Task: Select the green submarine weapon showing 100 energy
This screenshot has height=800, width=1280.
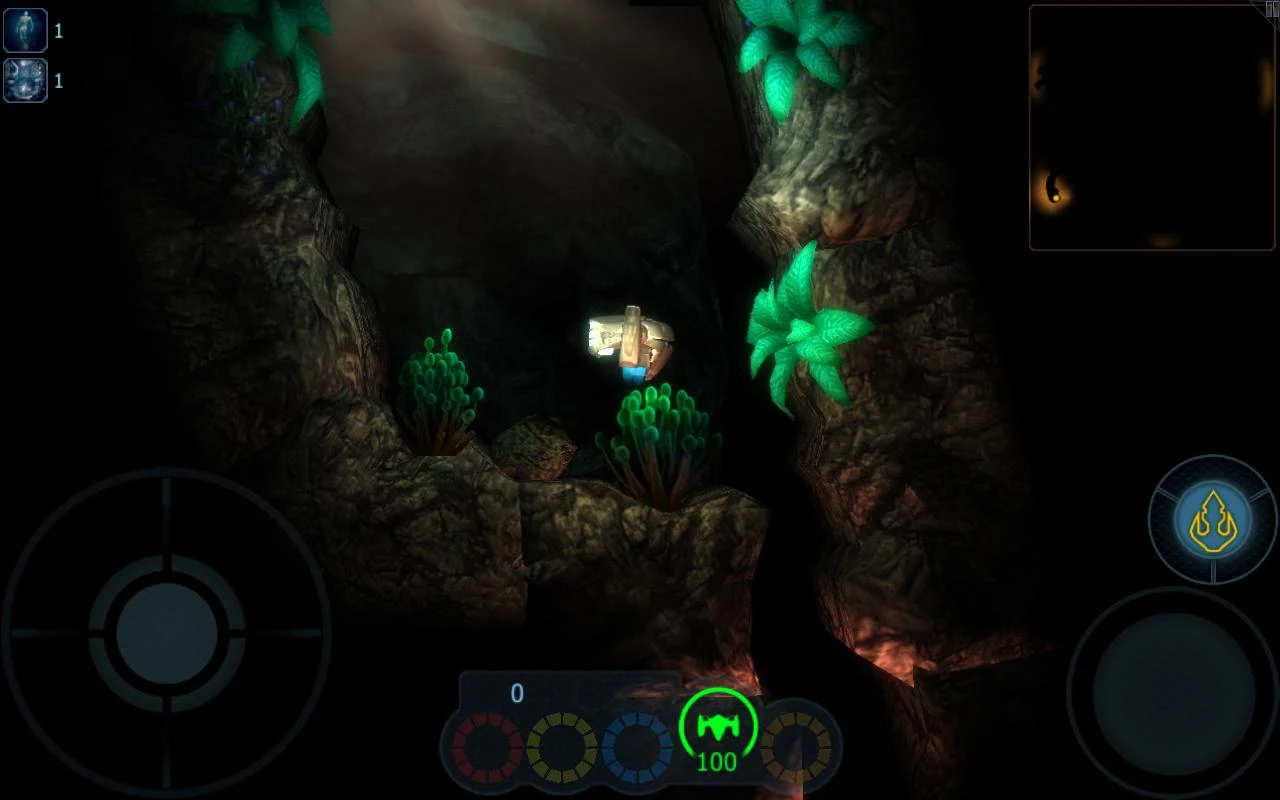Action: 716,729
